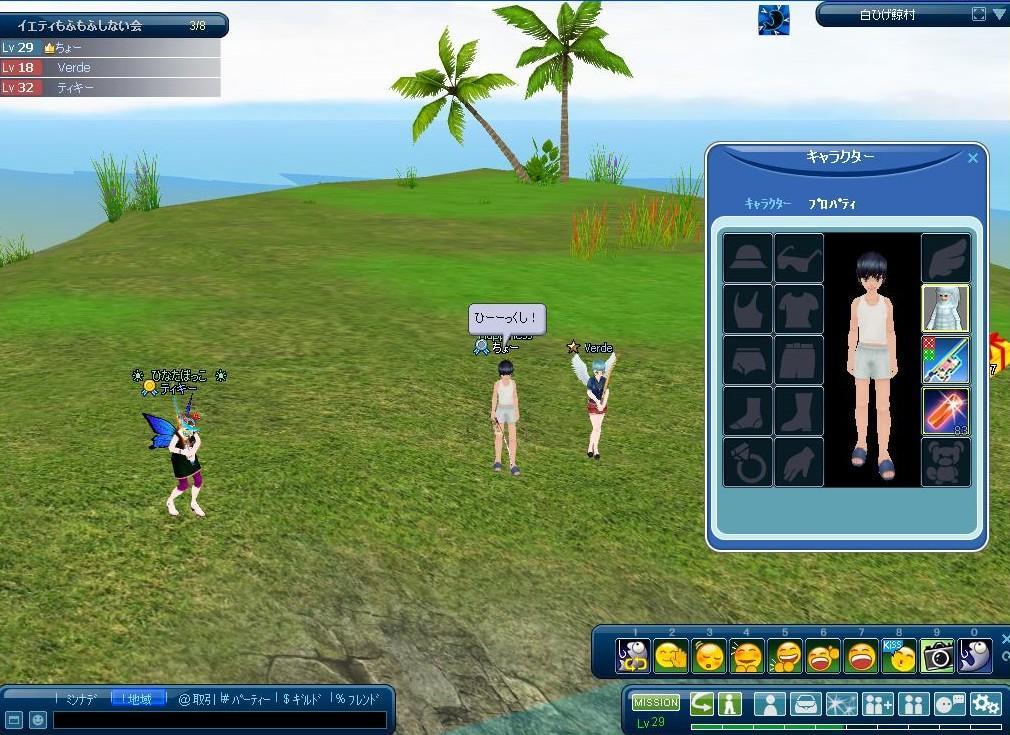The width and height of the screenshot is (1010, 735).
Task: Open the bag inventory icon
Action: coord(805,704)
